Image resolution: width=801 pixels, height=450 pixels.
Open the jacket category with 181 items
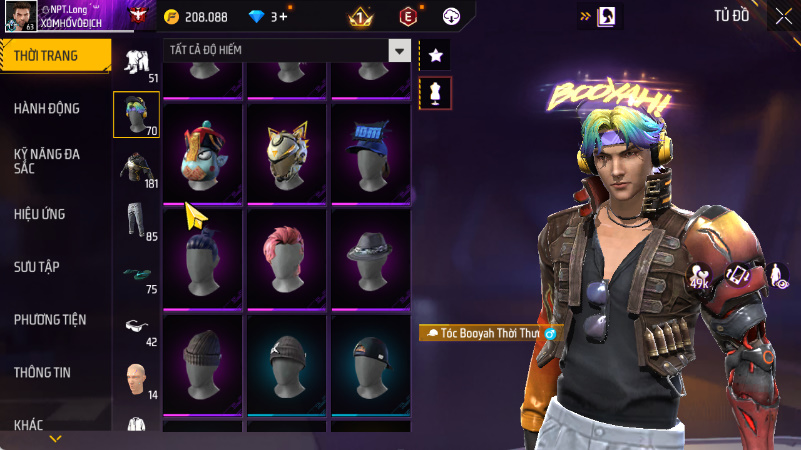click(x=136, y=168)
